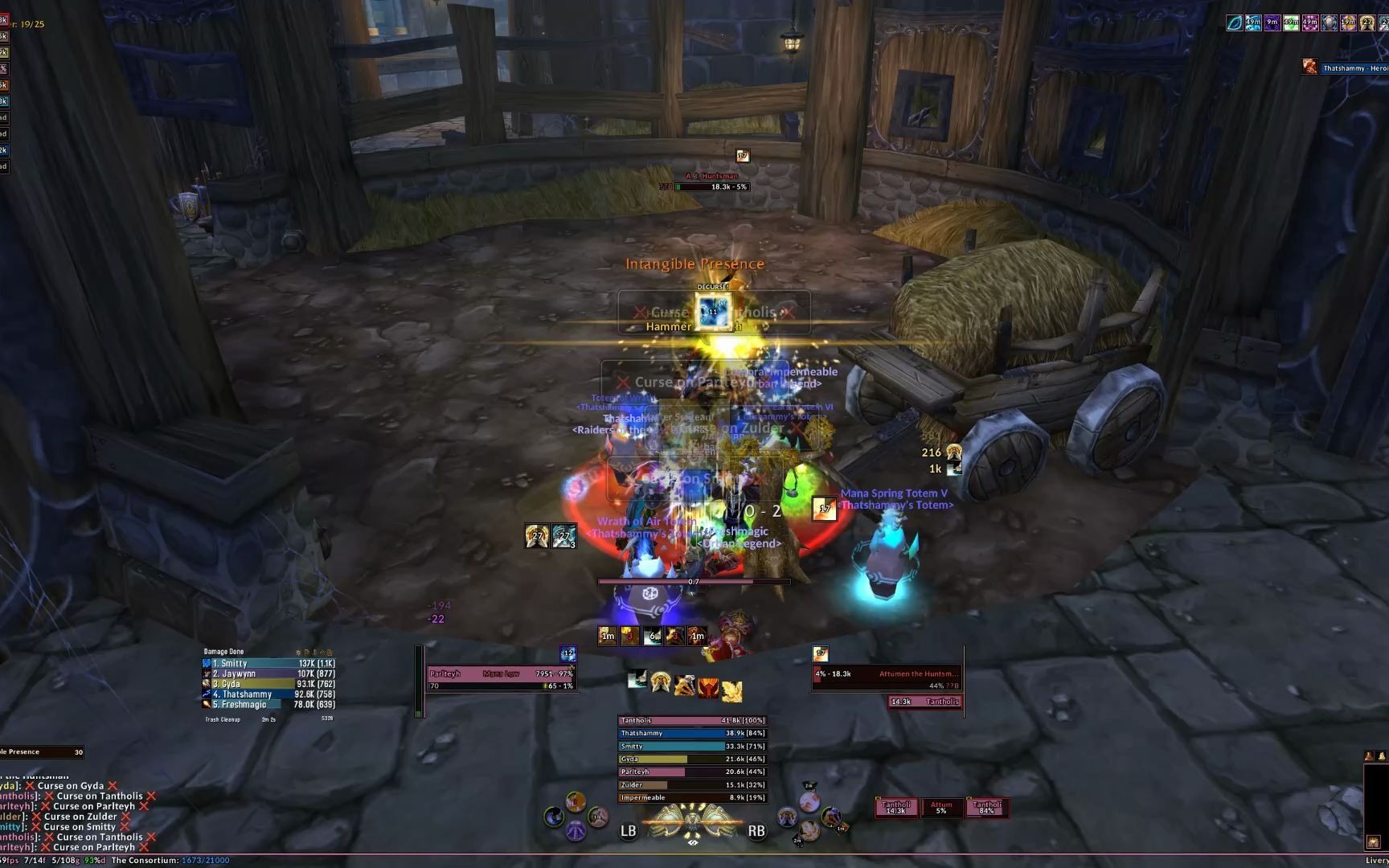Select the Attum 5% target tab at bottom right

pyautogui.click(x=941, y=807)
